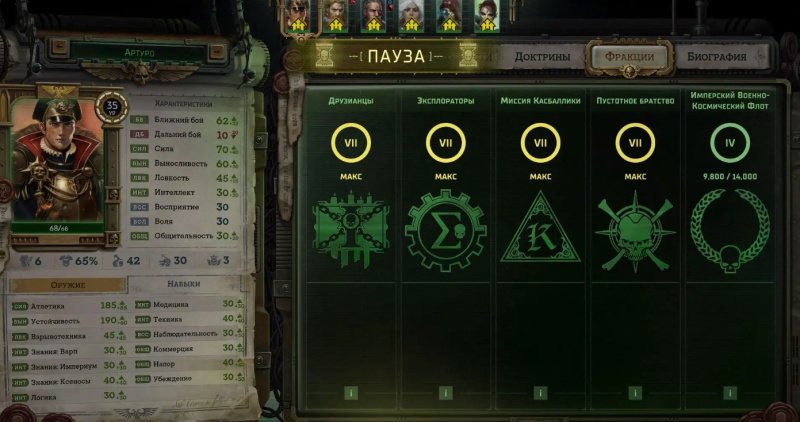Image resolution: width=800 pixels, height=422 pixels.
Task: Show info button under Миссия Касбаллики column
Action: pos(541,393)
